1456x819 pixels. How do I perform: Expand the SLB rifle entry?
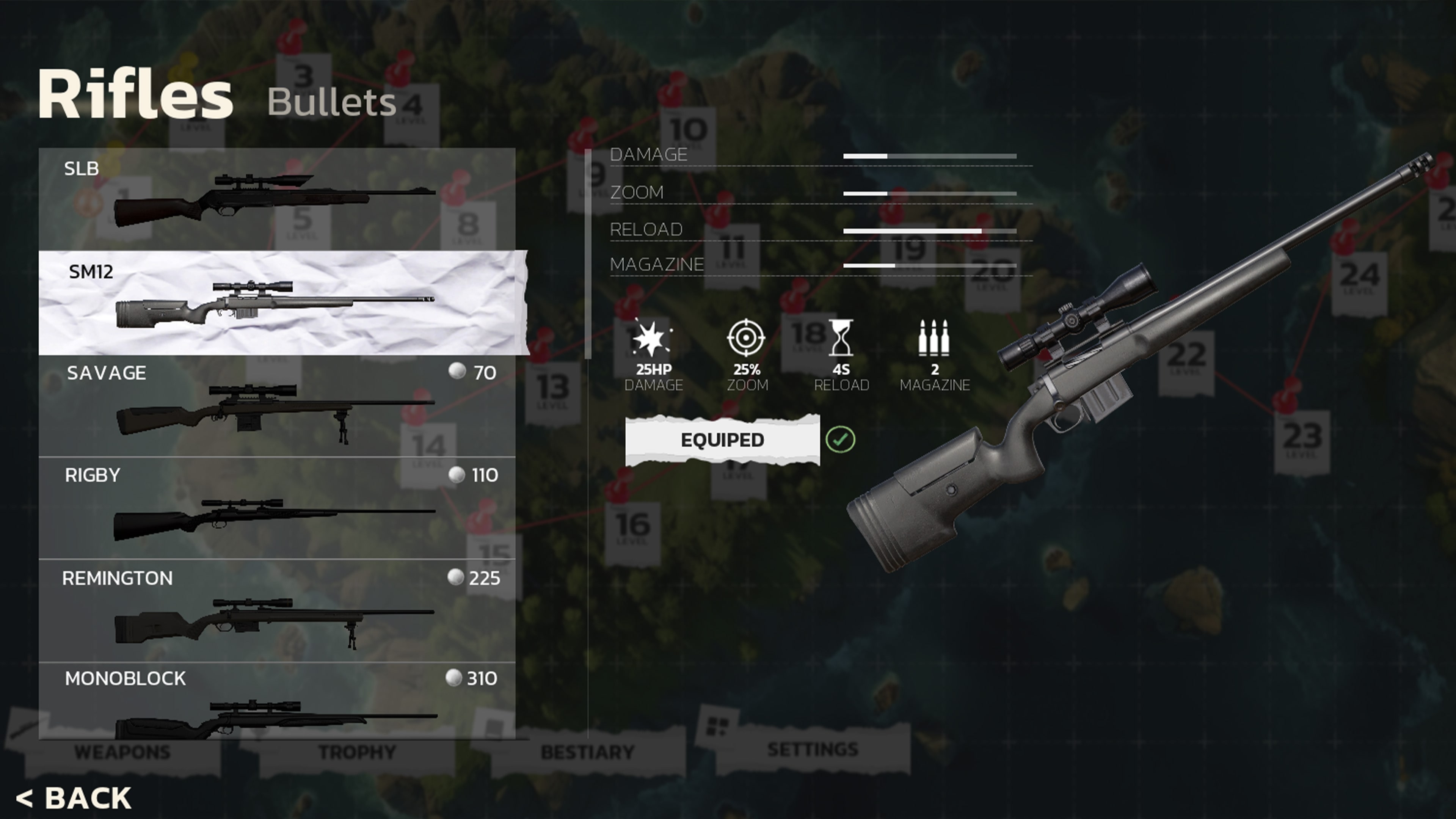click(277, 201)
